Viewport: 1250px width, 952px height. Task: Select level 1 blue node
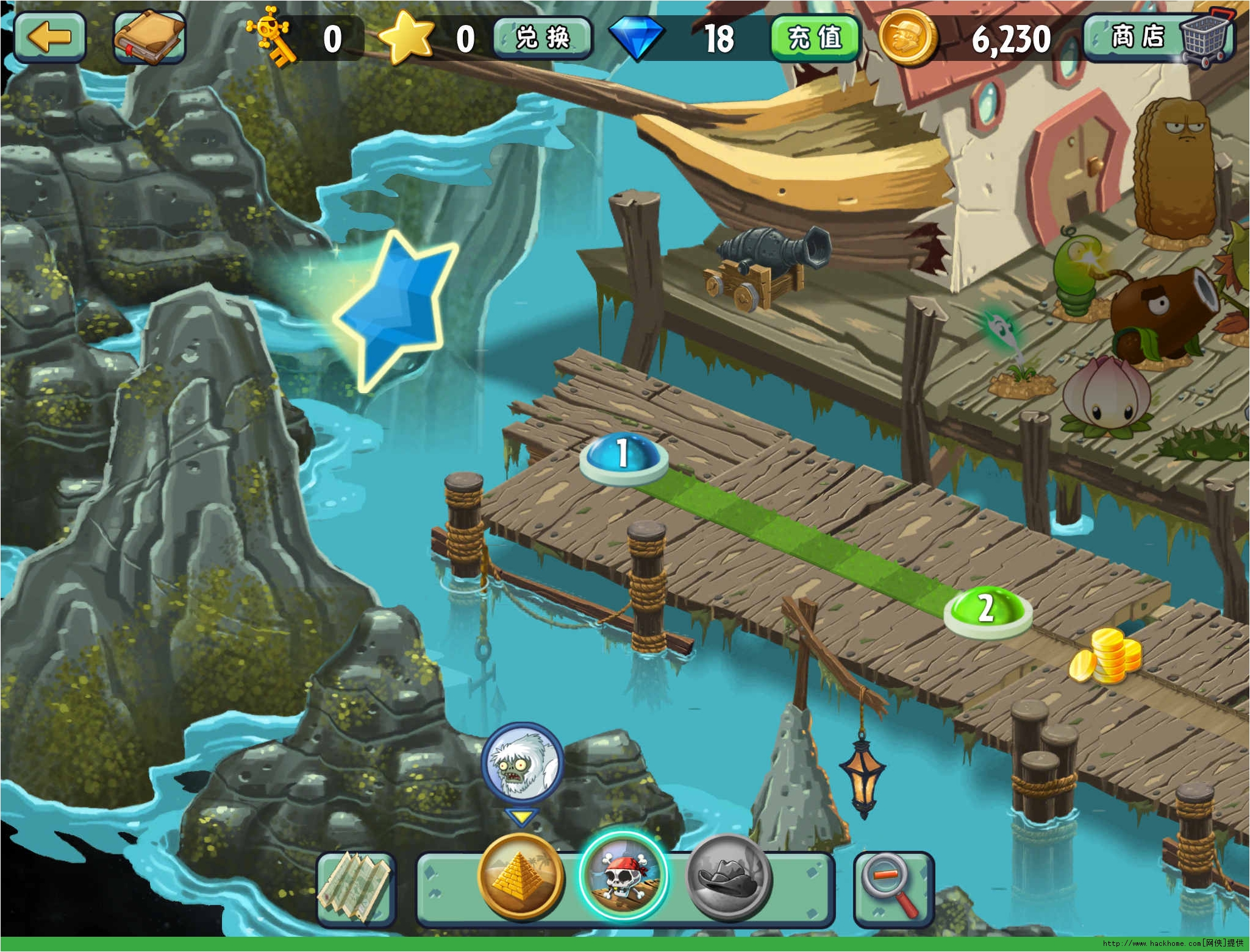click(623, 455)
